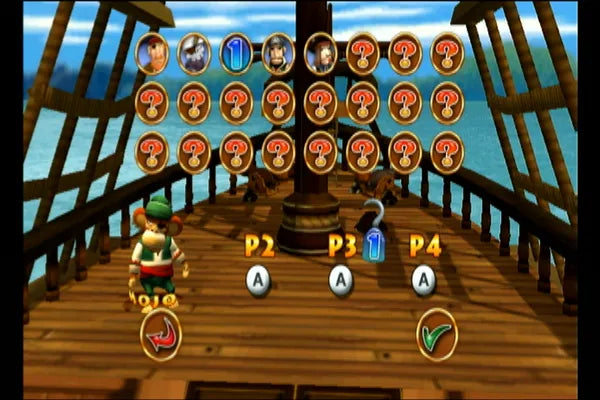This screenshot has height=400, width=600.
Task: Choose the brown-hat pirate portrait
Action: [x=320, y=54]
